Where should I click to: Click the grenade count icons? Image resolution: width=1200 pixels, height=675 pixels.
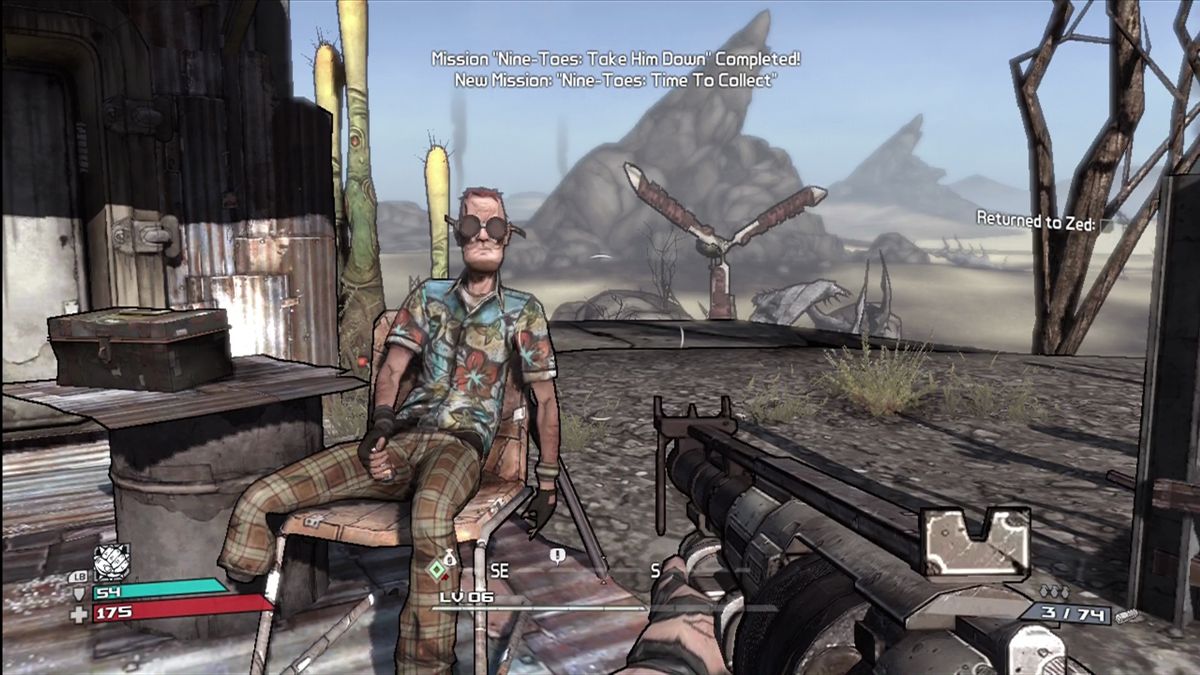(1055, 592)
